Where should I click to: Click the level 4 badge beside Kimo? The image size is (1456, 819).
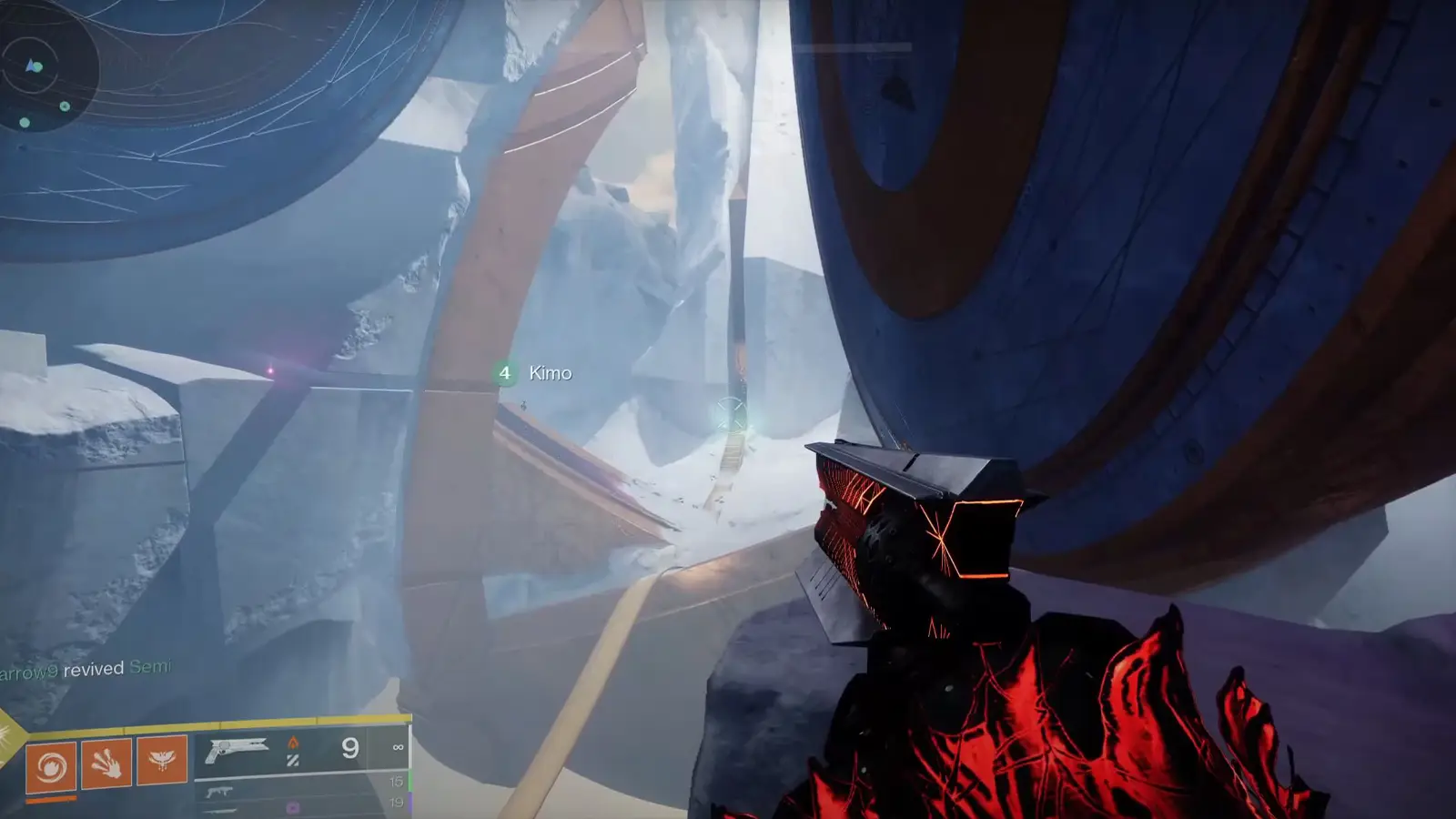(x=504, y=373)
